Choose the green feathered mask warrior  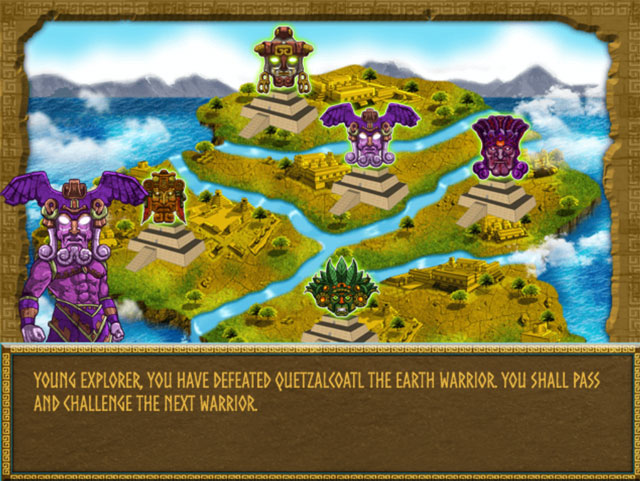pos(341,287)
